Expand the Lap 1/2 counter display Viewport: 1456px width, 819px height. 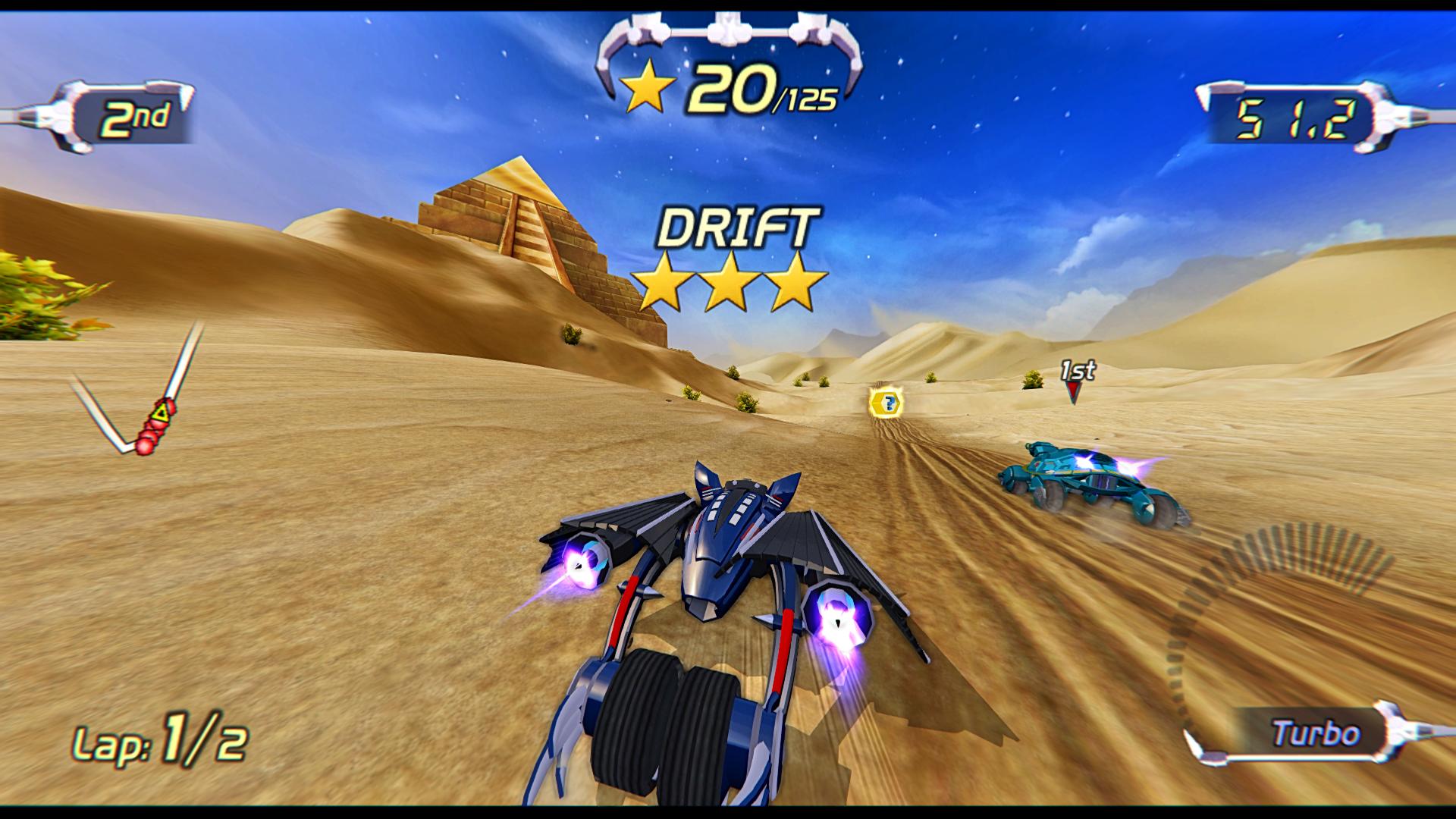(x=161, y=741)
